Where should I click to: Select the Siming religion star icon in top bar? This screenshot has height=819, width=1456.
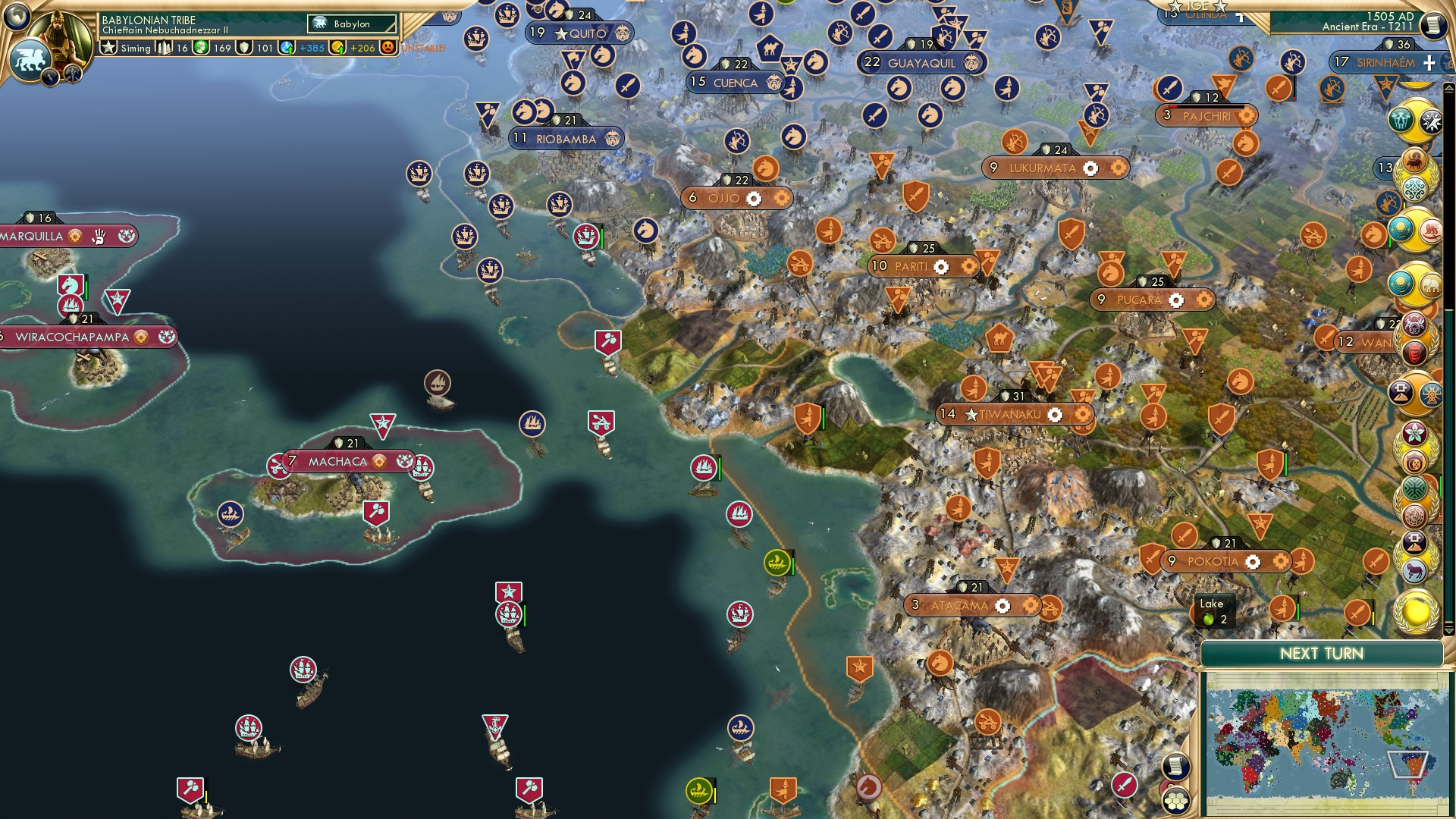[109, 48]
